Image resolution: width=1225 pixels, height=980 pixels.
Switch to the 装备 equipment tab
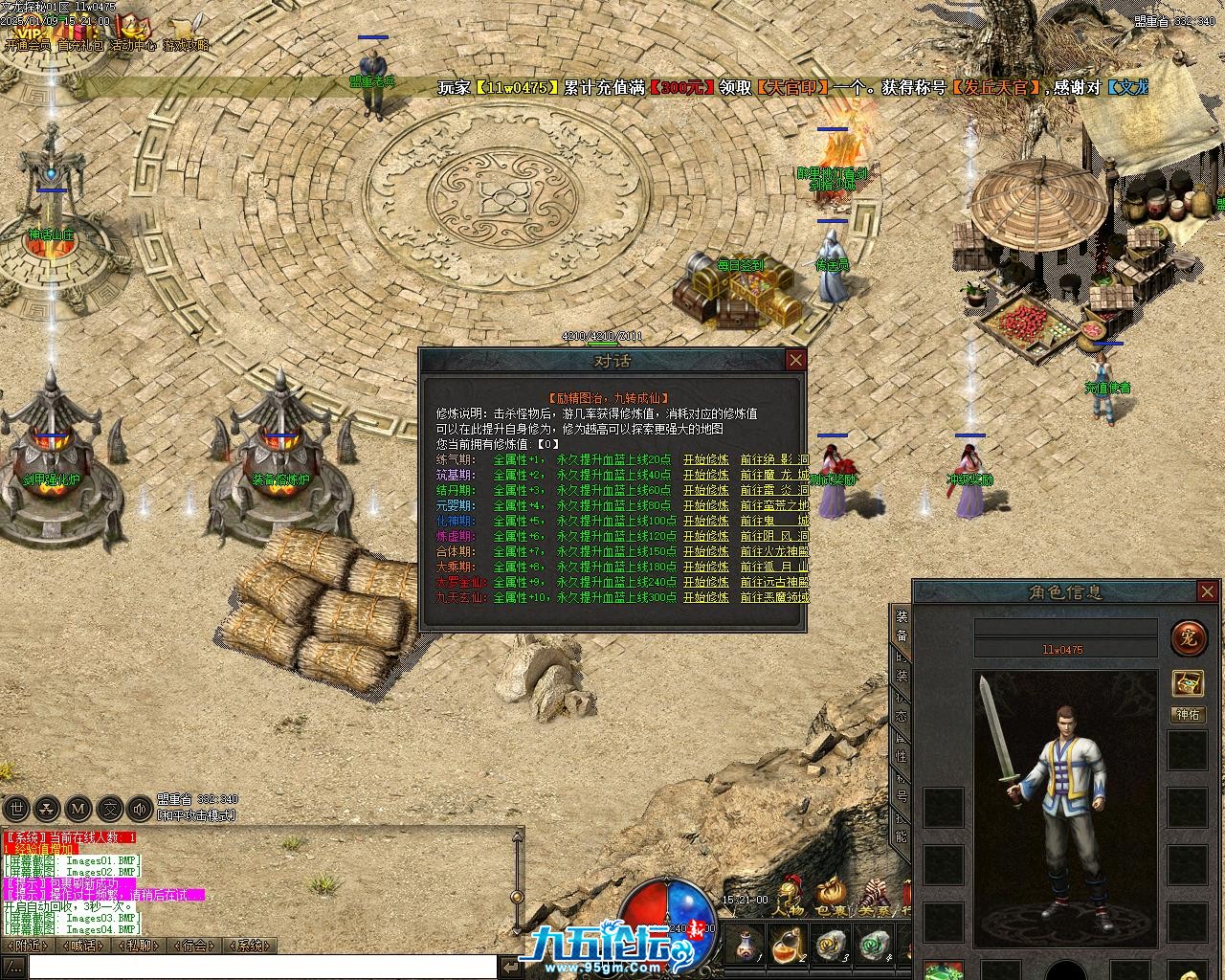[902, 624]
